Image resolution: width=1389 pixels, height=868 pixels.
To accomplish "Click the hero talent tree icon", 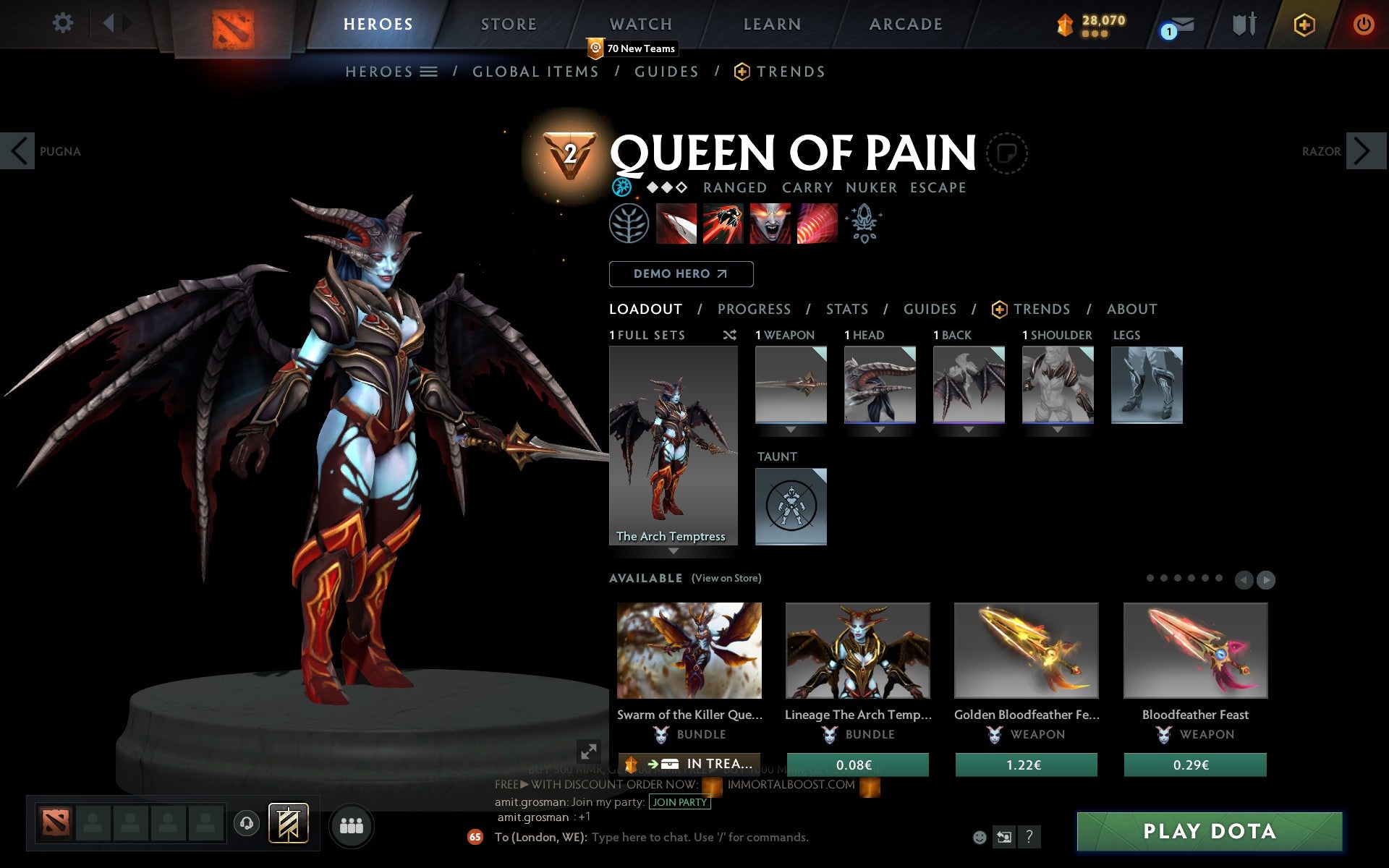I will point(629,224).
